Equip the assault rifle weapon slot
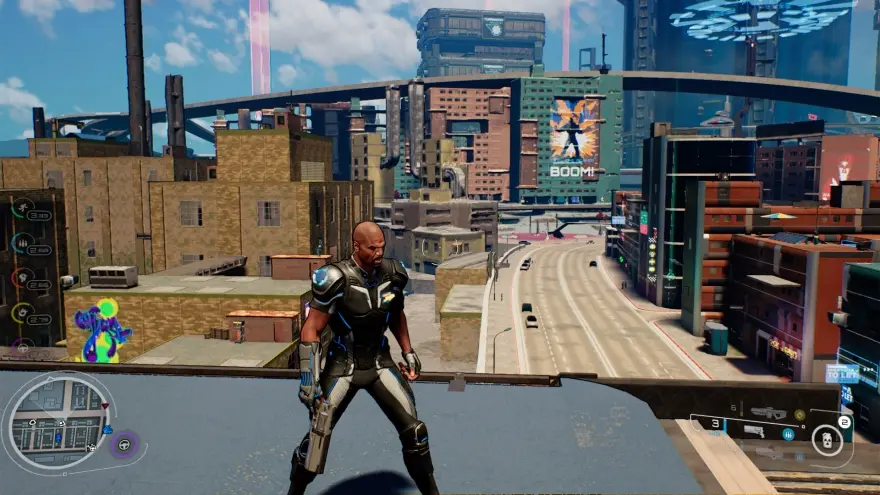This screenshot has height=495, width=880. tap(768, 413)
